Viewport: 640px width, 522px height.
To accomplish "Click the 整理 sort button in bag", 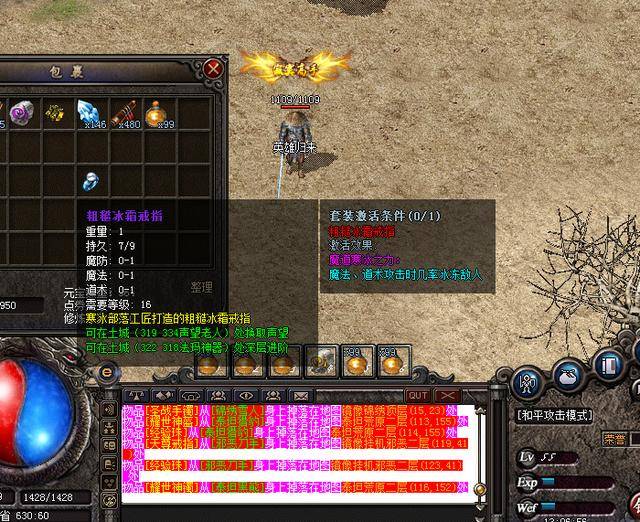I will coord(203,286).
